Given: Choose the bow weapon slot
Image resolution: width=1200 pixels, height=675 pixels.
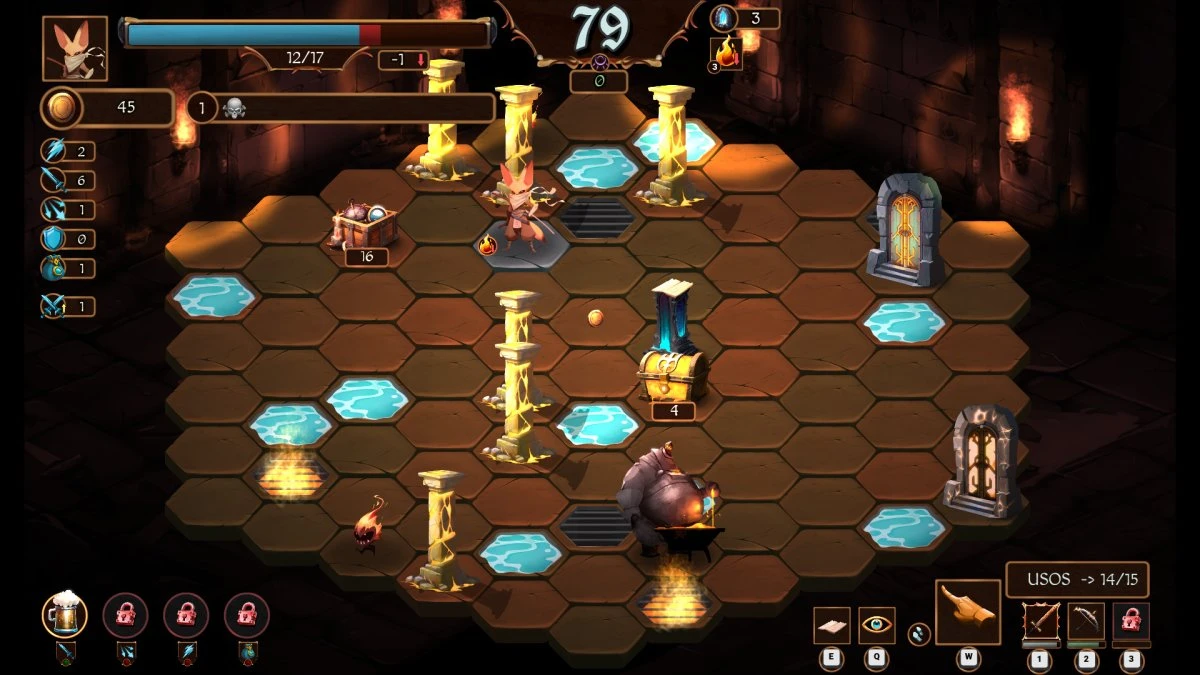Looking at the screenshot, I should point(1085,622).
